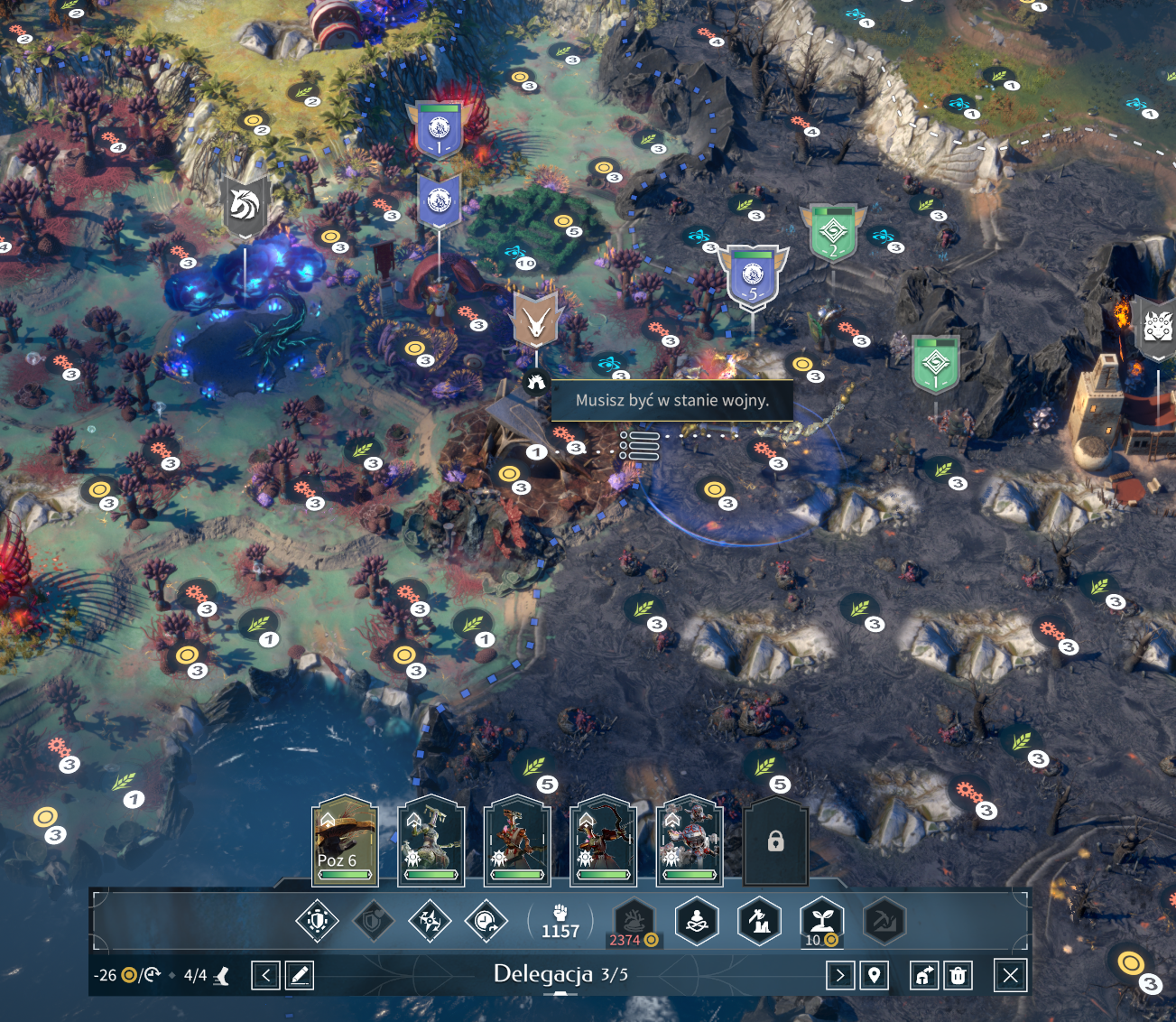
Task: Click the house with arrow button
Action: [924, 975]
